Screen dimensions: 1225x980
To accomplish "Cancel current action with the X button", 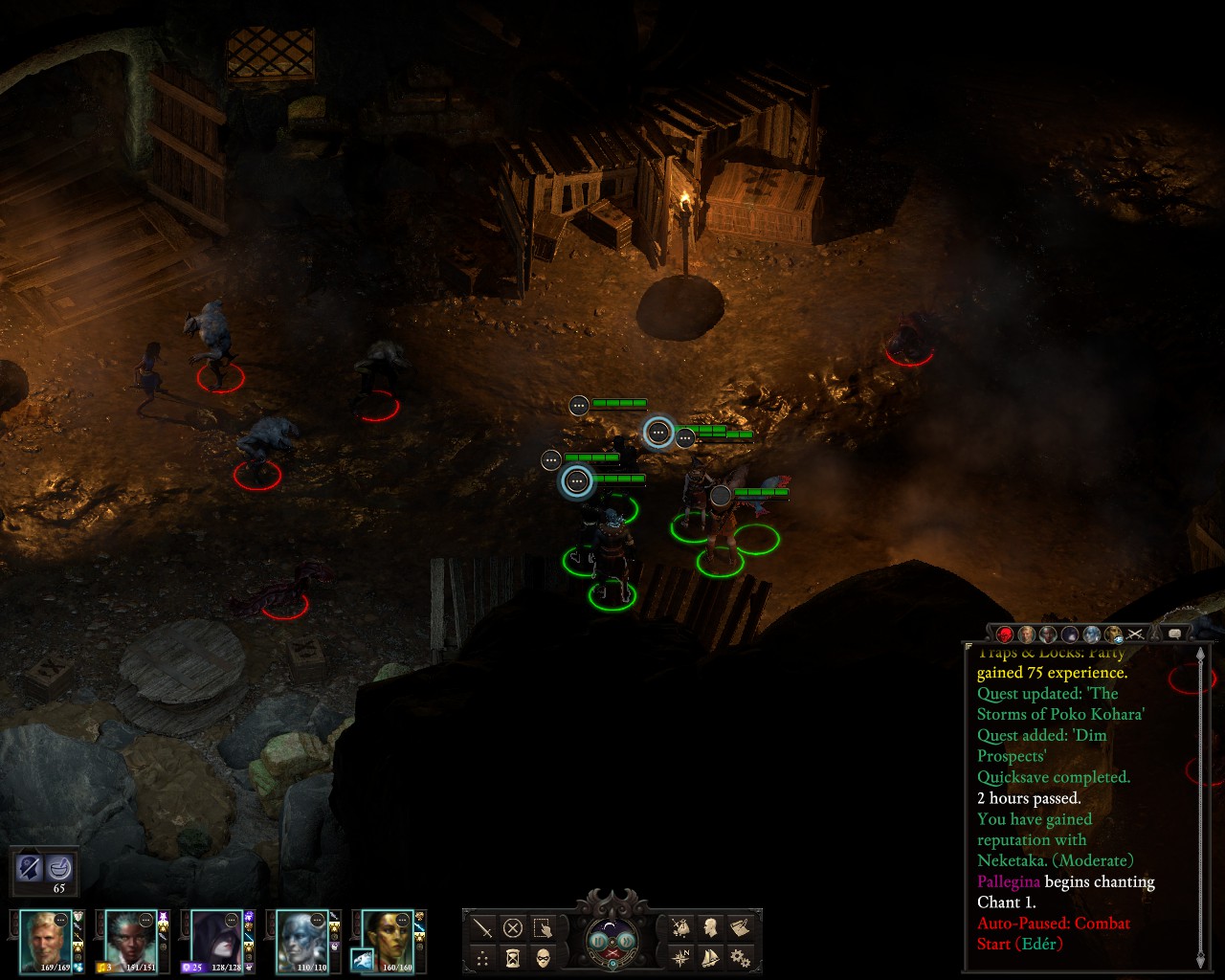I will 513,927.
